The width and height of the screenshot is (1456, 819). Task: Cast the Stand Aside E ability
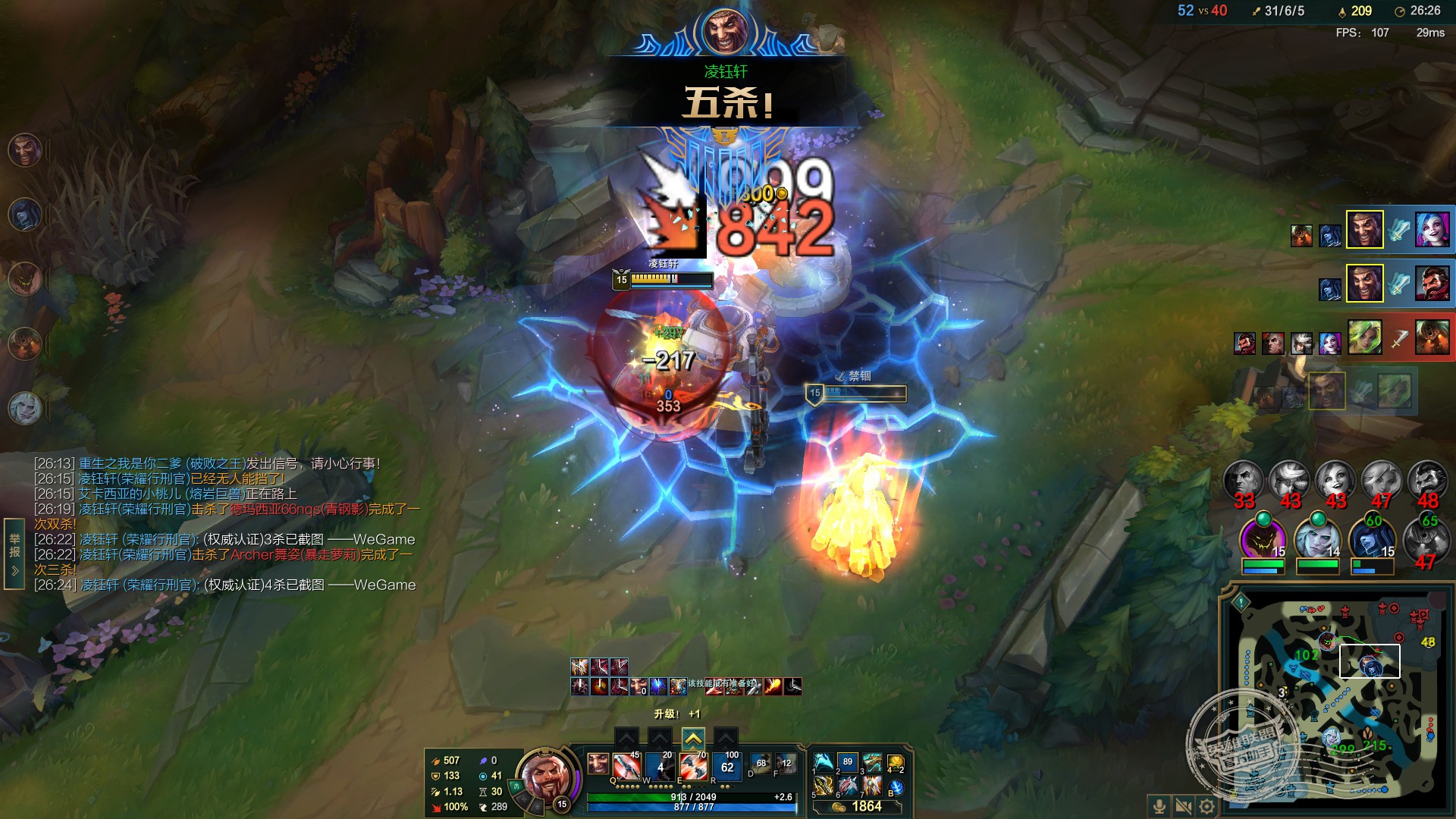tap(693, 767)
